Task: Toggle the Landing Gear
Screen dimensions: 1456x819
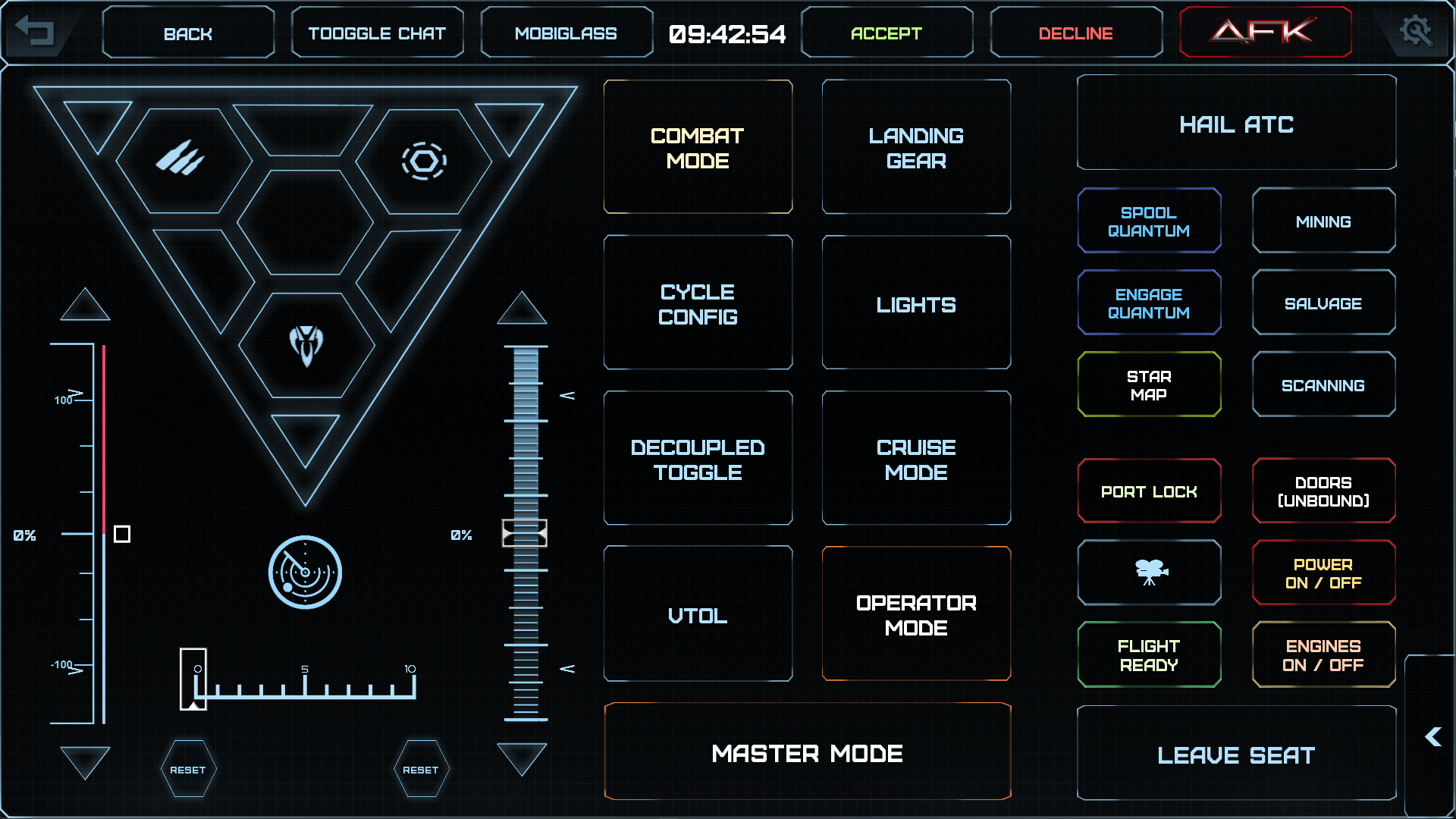Action: pyautogui.click(x=915, y=147)
